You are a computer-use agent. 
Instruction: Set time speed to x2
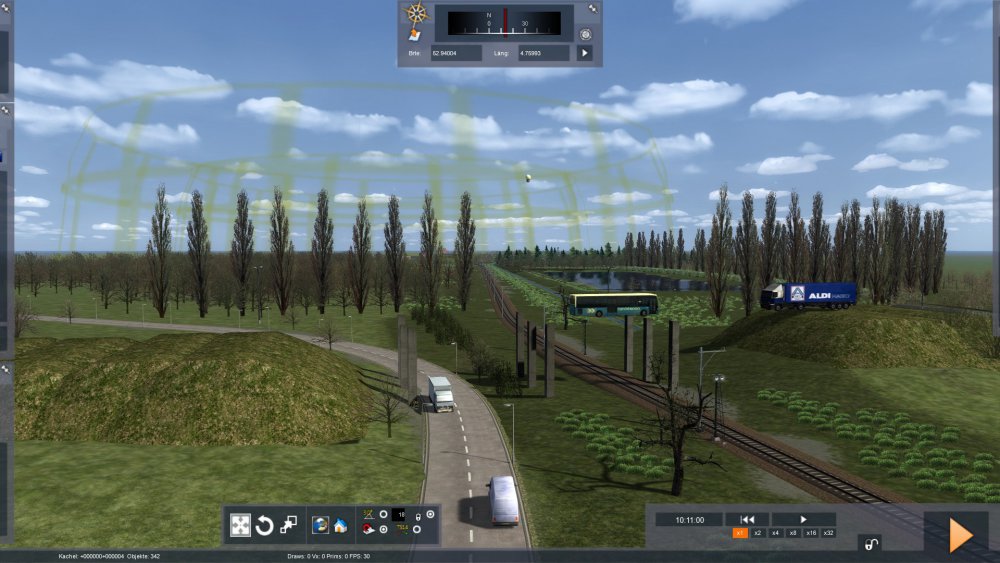(758, 533)
